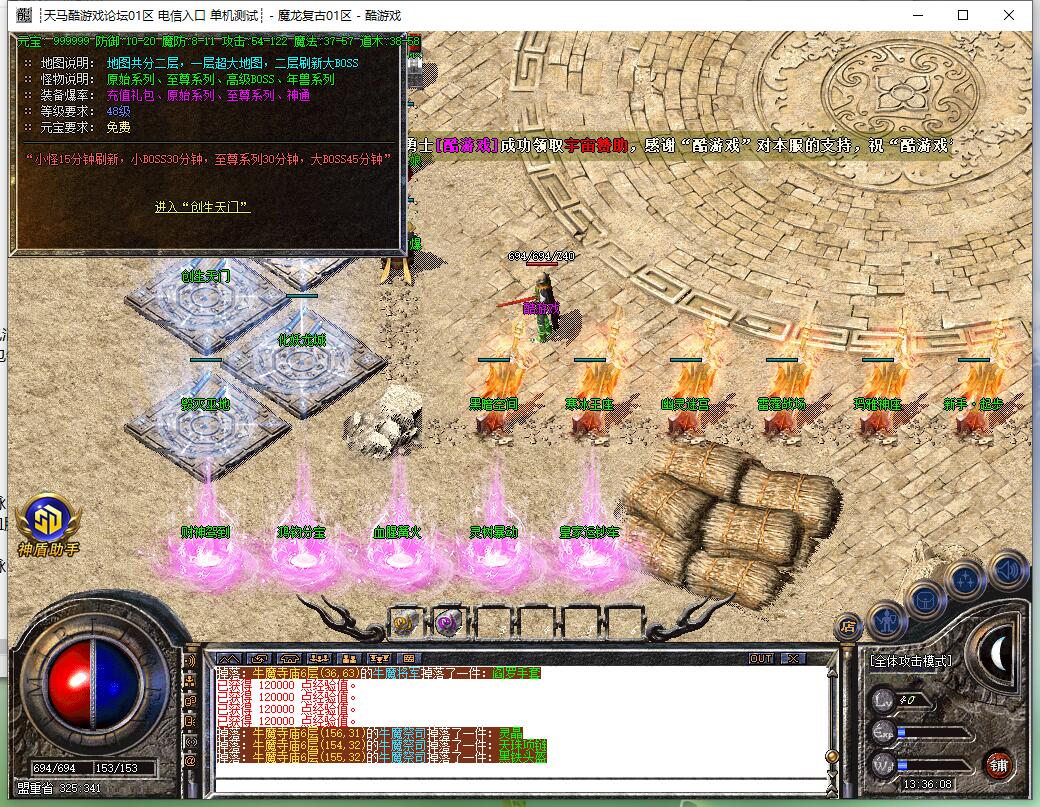Use the yellow item in the belt slot
The height and width of the screenshot is (807, 1040).
(404, 622)
